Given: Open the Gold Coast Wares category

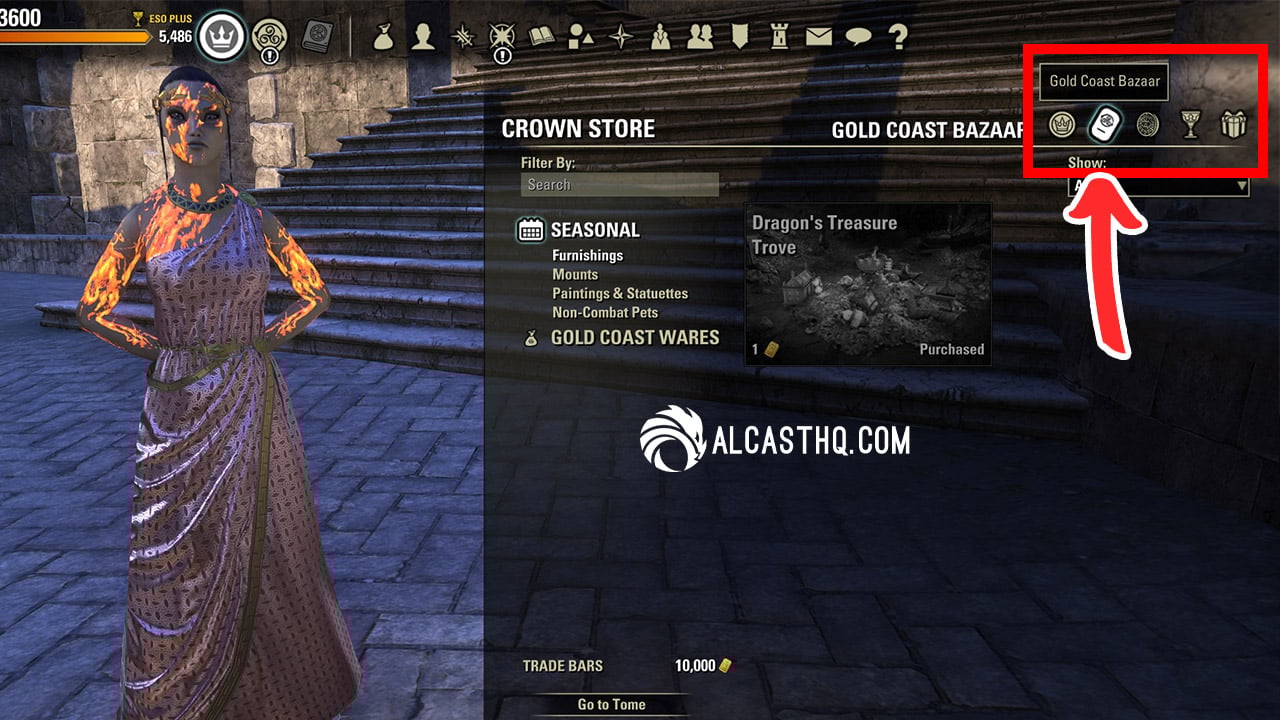Looking at the screenshot, I should pos(634,338).
